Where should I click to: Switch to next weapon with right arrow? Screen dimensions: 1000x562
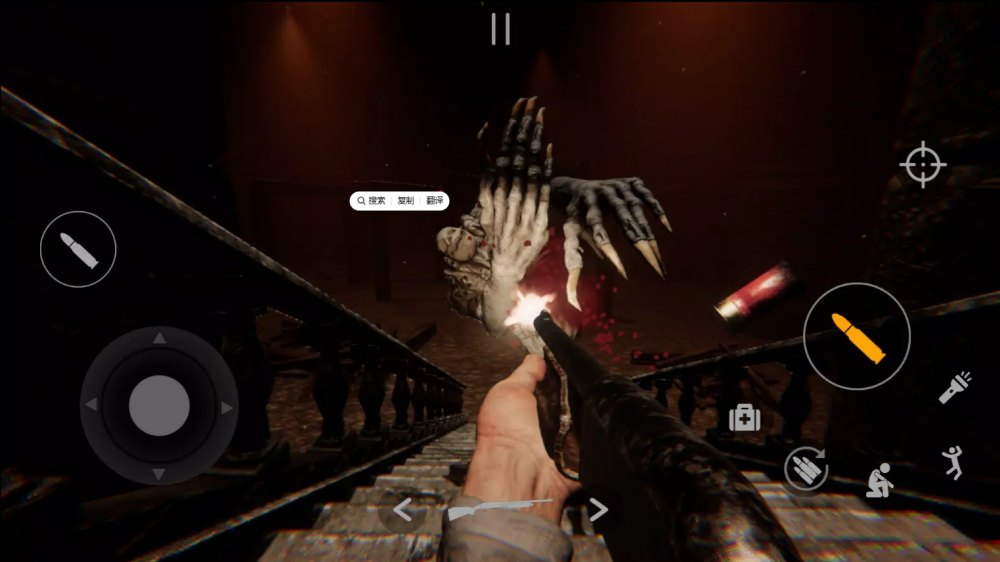tap(598, 510)
